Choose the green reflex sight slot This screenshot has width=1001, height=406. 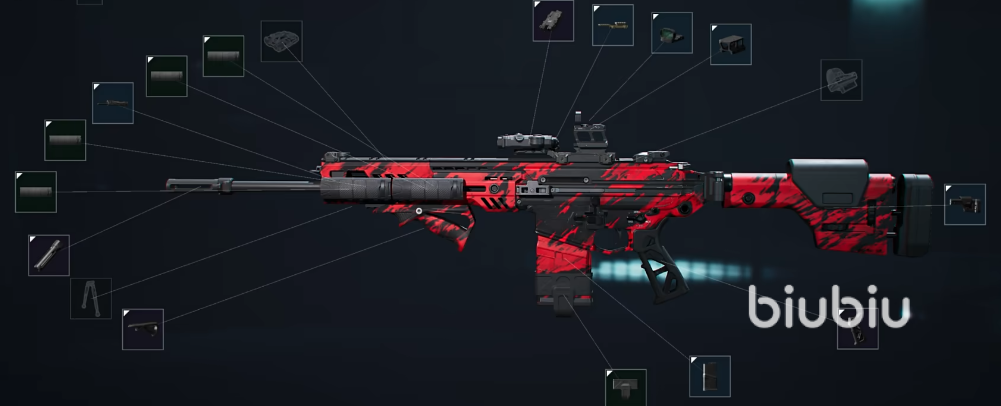[672, 33]
